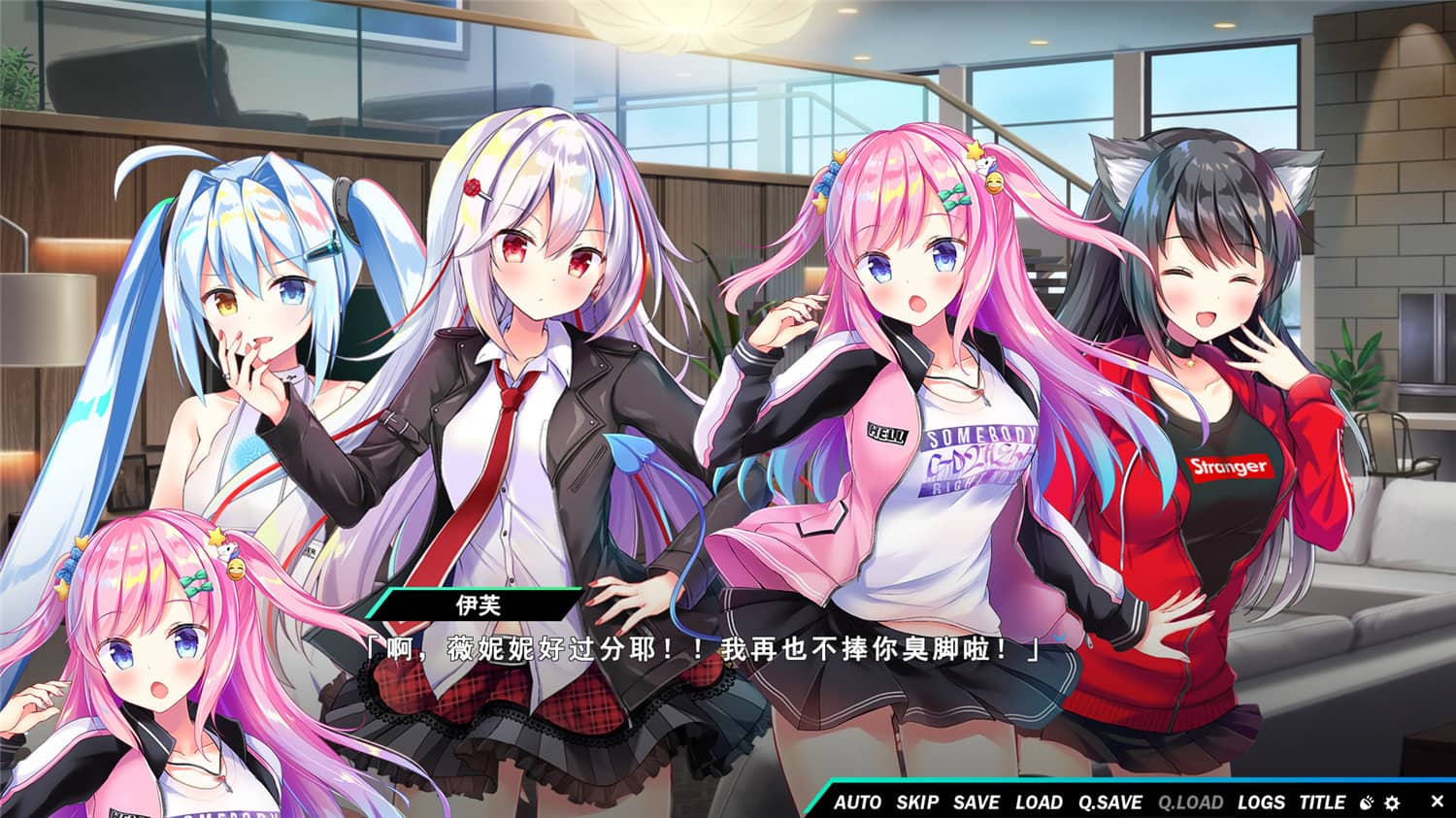Screen dimensions: 1456x818
Task: Click the voice replay megaphone icon
Action: pyautogui.click(x=1365, y=803)
